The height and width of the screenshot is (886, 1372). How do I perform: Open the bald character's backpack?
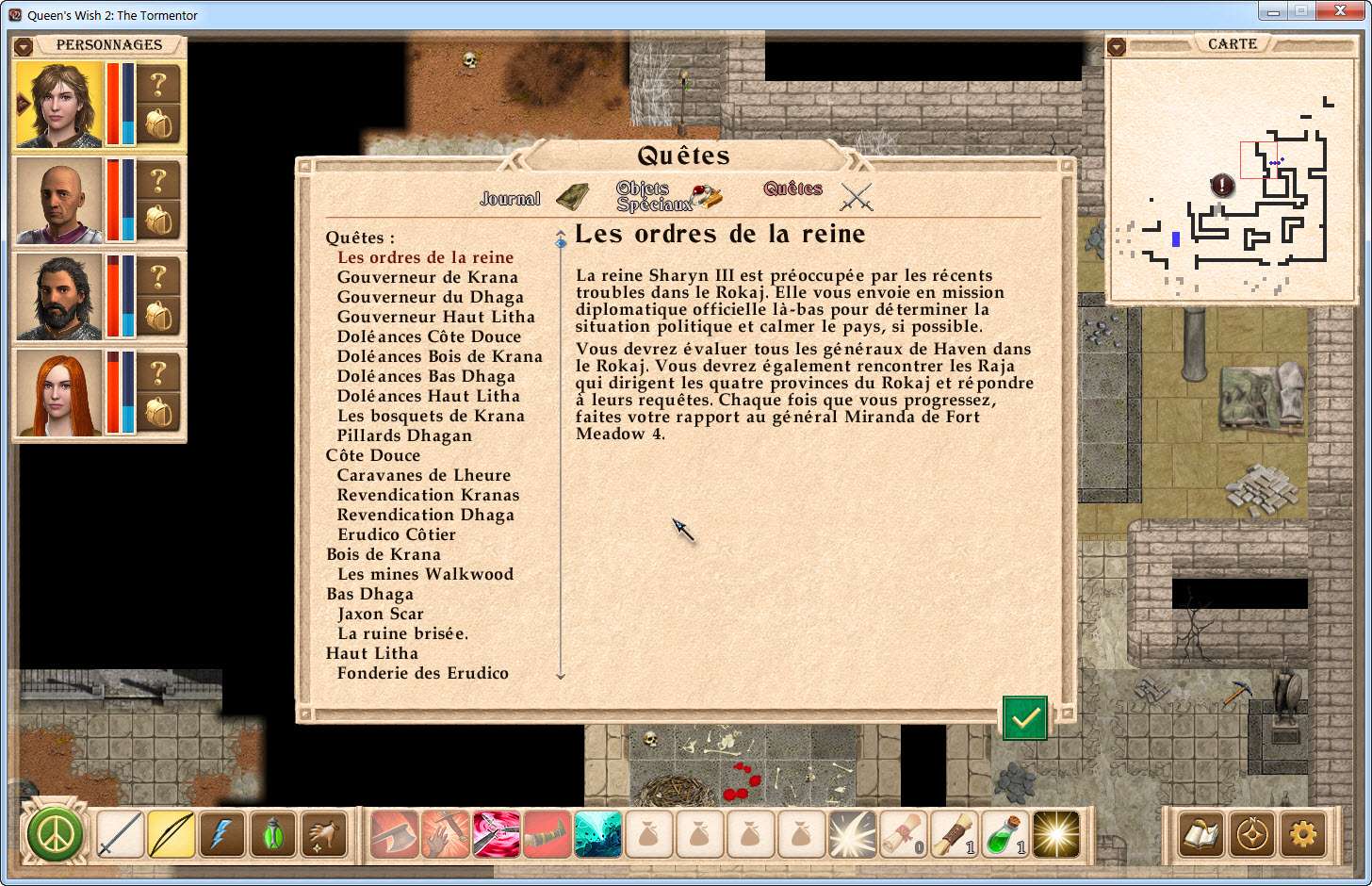click(x=159, y=221)
